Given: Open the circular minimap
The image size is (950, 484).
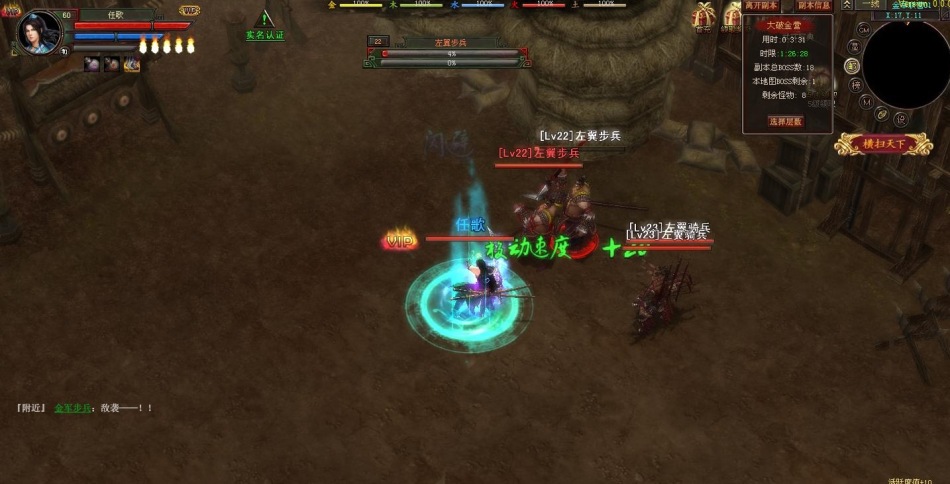Looking at the screenshot, I should point(906,62).
